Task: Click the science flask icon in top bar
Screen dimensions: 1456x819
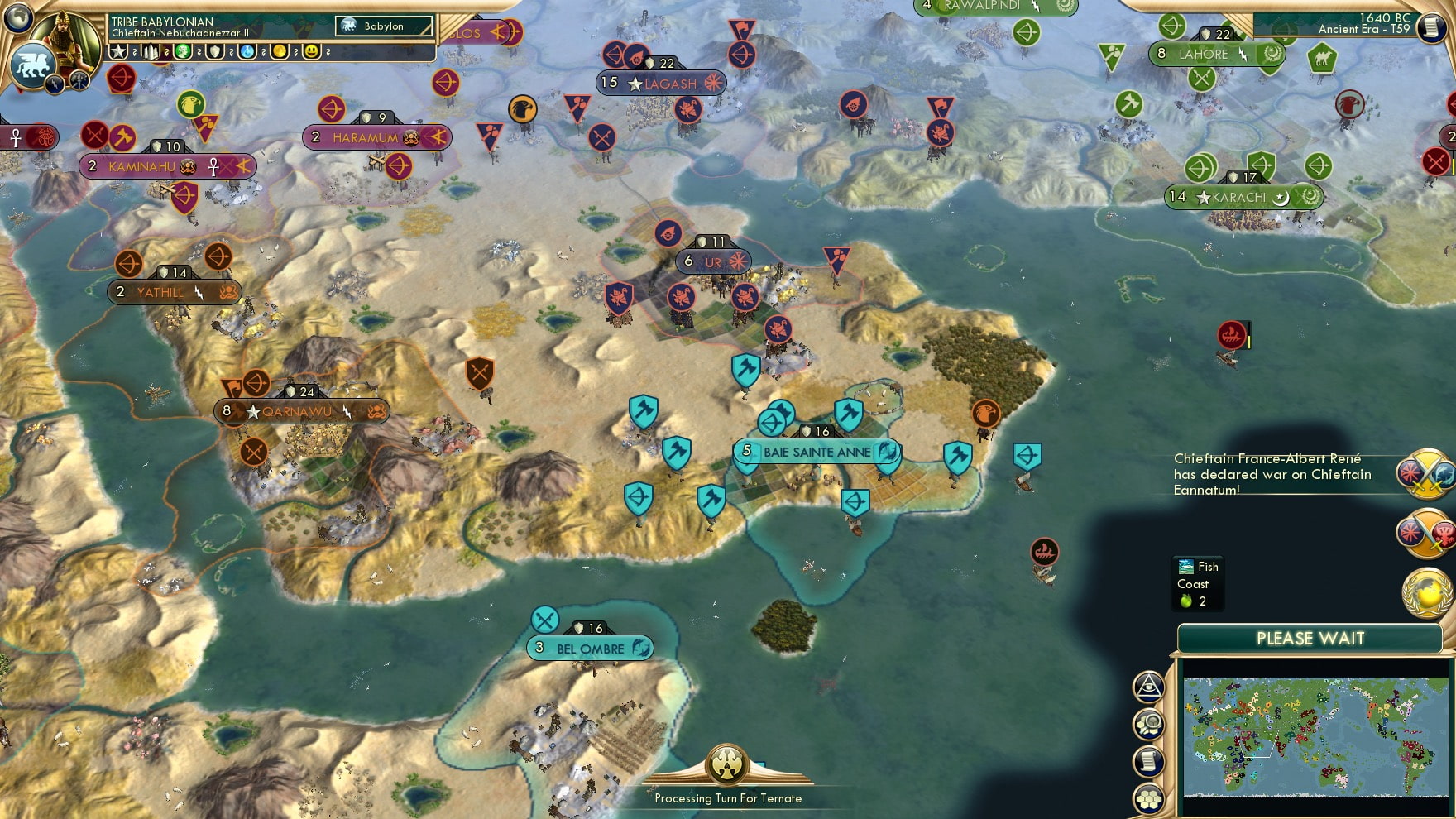Action: pyautogui.click(x=248, y=52)
